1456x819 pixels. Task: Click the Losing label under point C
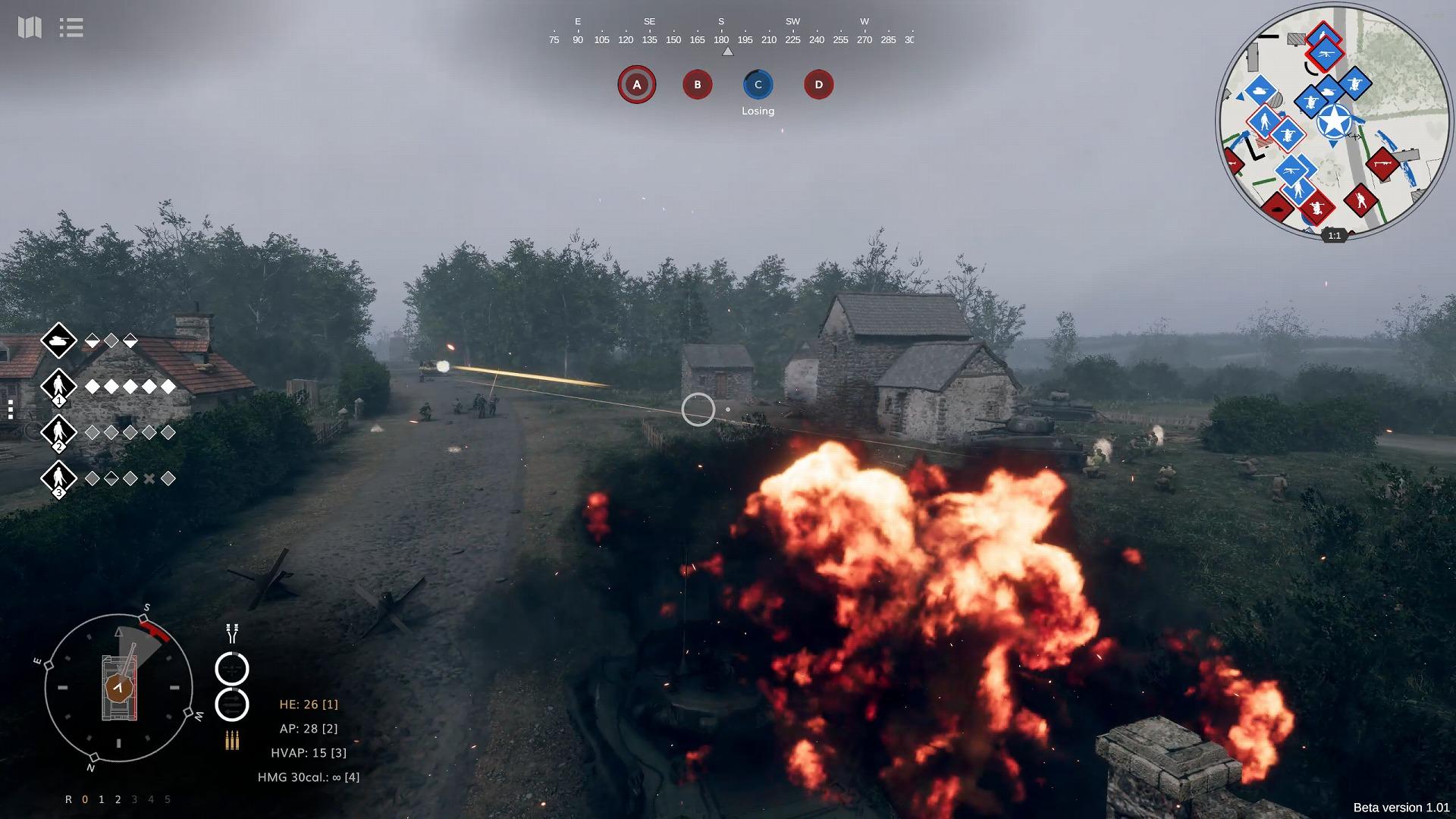(x=758, y=110)
